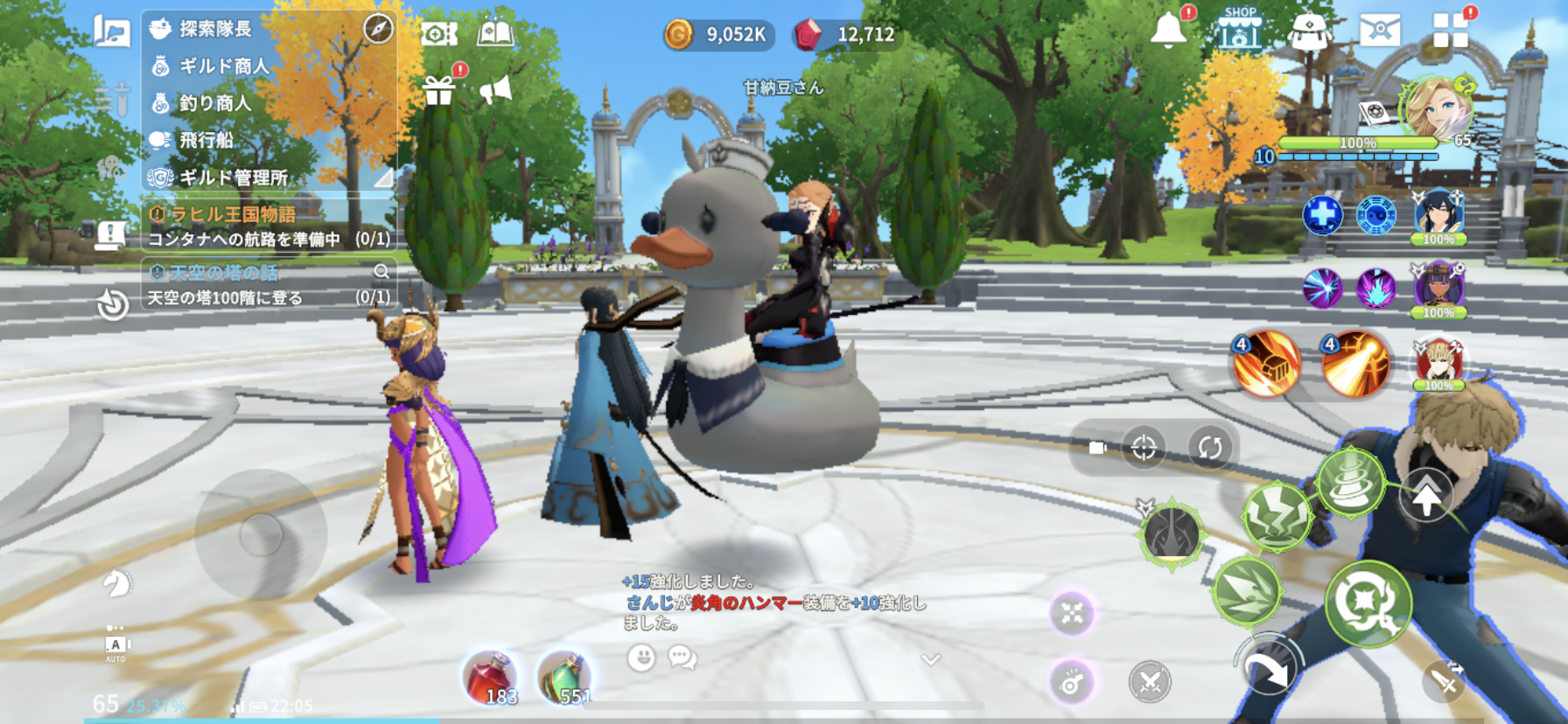Open the mail envelope icon
The height and width of the screenshot is (724, 1568).
[1379, 30]
